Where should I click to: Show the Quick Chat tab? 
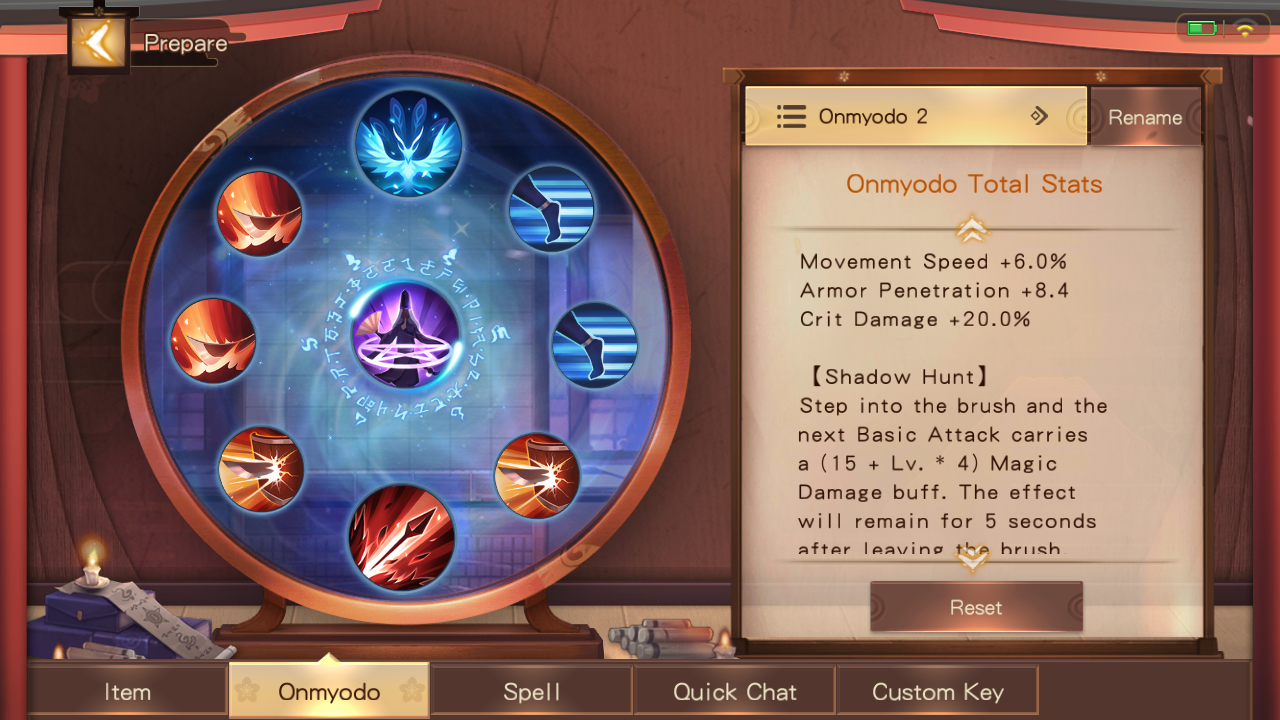(x=735, y=692)
